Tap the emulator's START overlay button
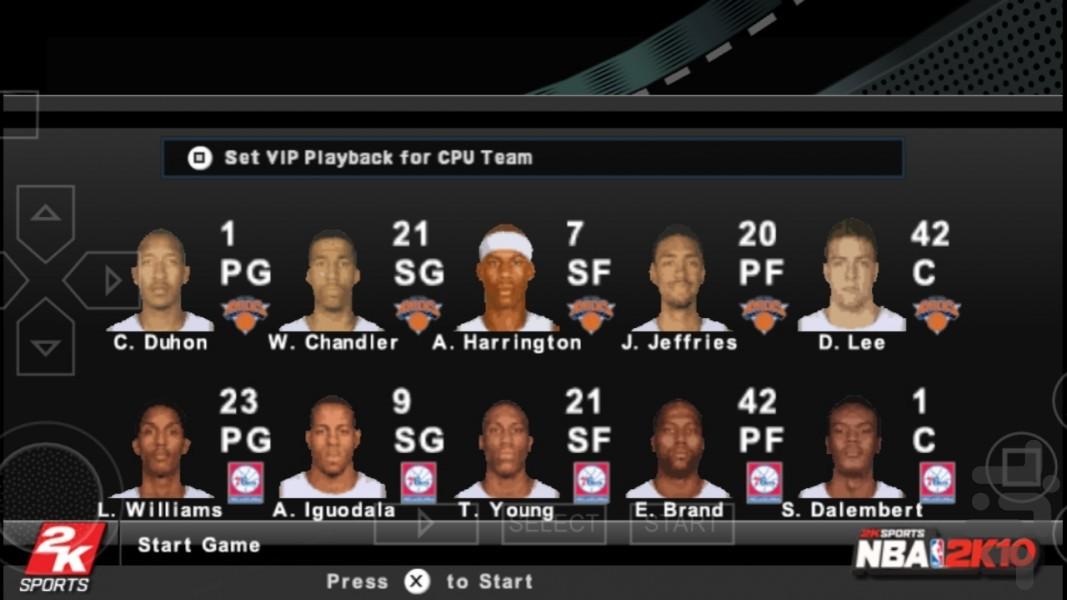Viewport: 1067px width, 600px height. (682, 523)
